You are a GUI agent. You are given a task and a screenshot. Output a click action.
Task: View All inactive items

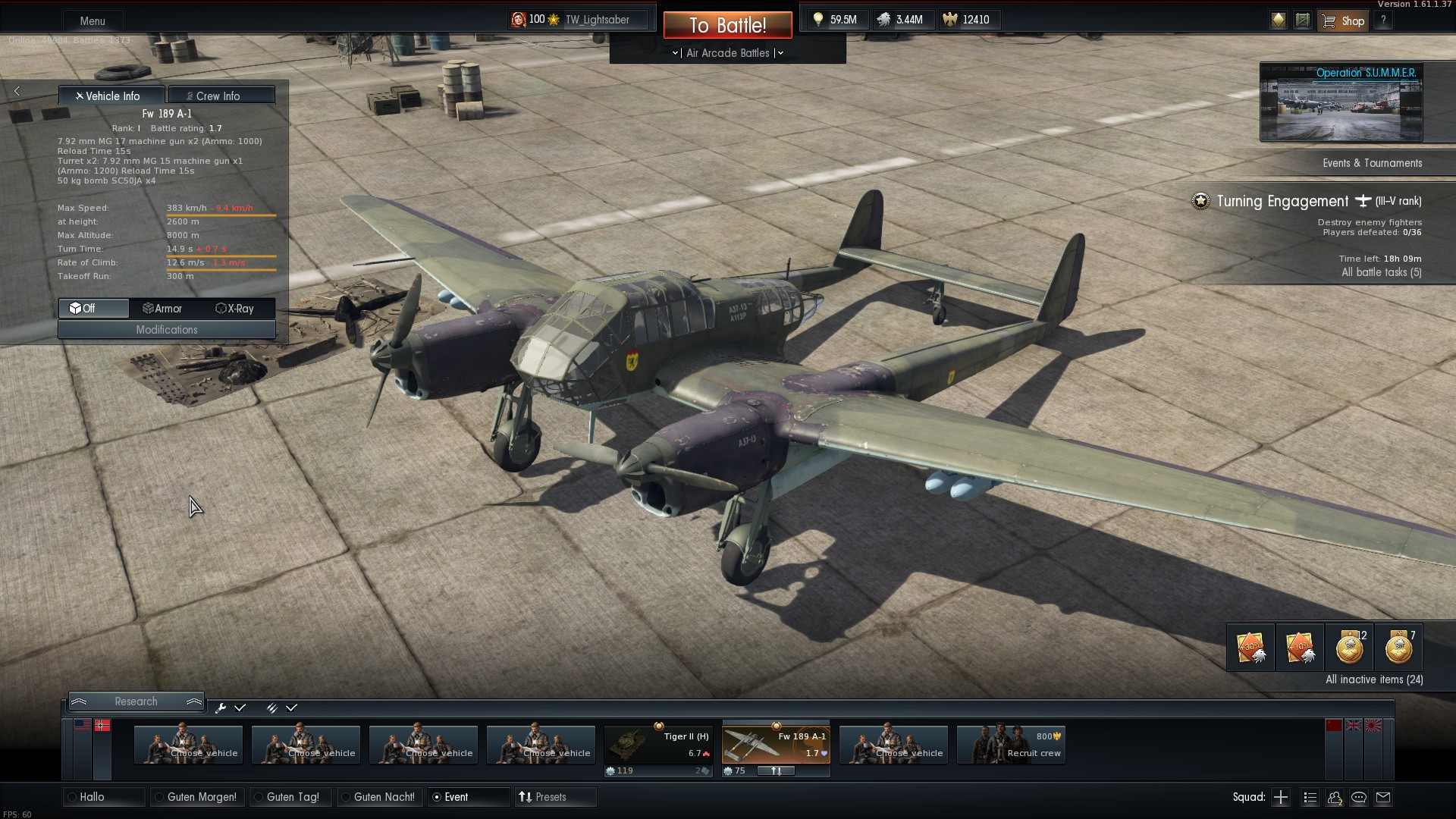(1373, 679)
